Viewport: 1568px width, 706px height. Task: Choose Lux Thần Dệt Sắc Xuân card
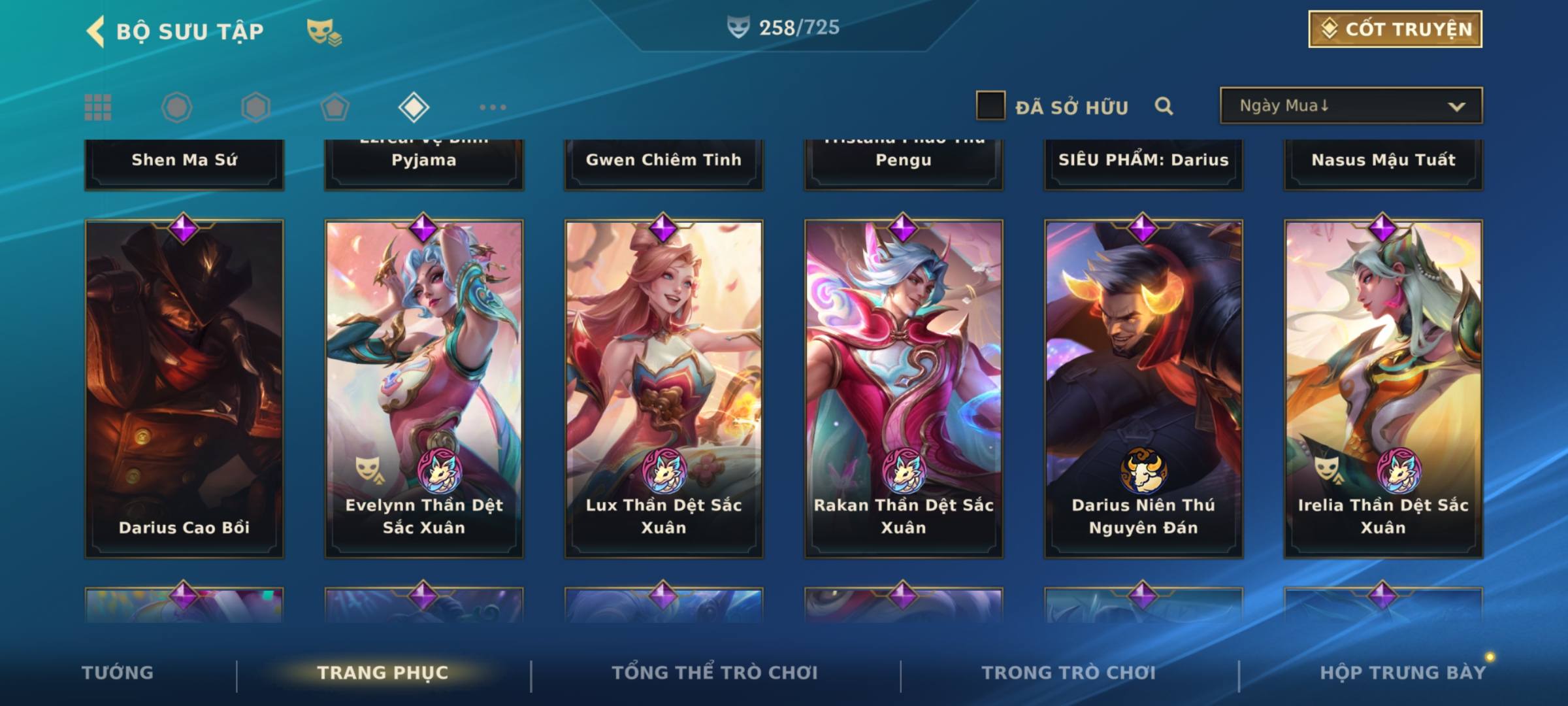[664, 388]
